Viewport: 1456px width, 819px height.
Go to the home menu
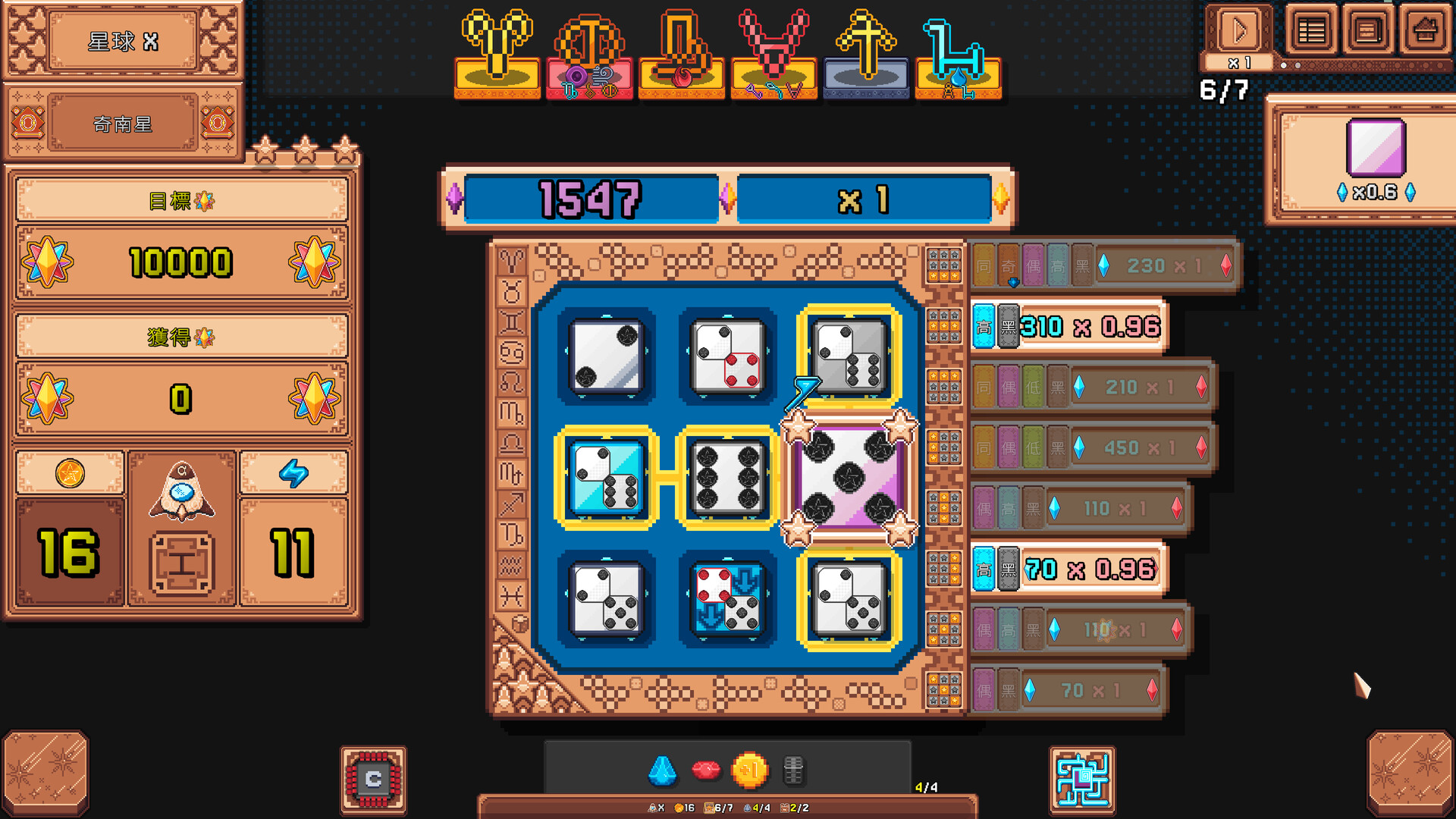click(x=1424, y=31)
